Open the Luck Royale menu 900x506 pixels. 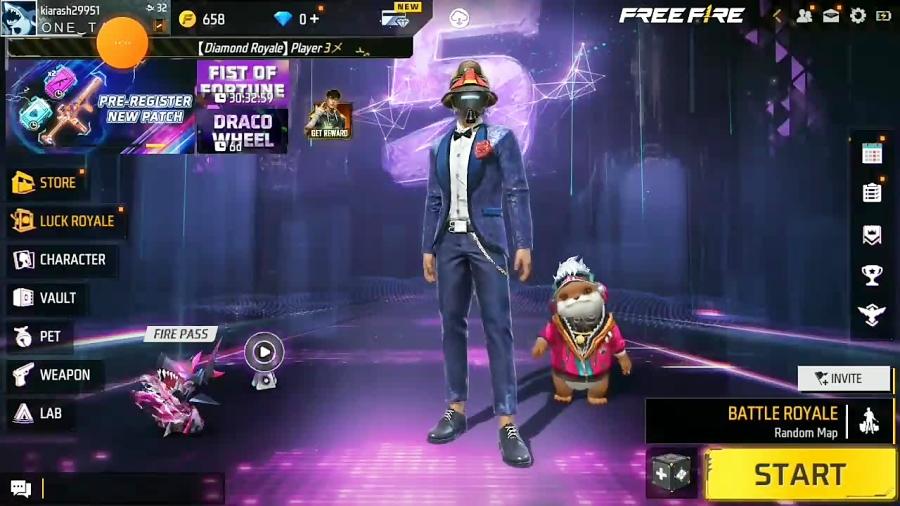coord(65,221)
